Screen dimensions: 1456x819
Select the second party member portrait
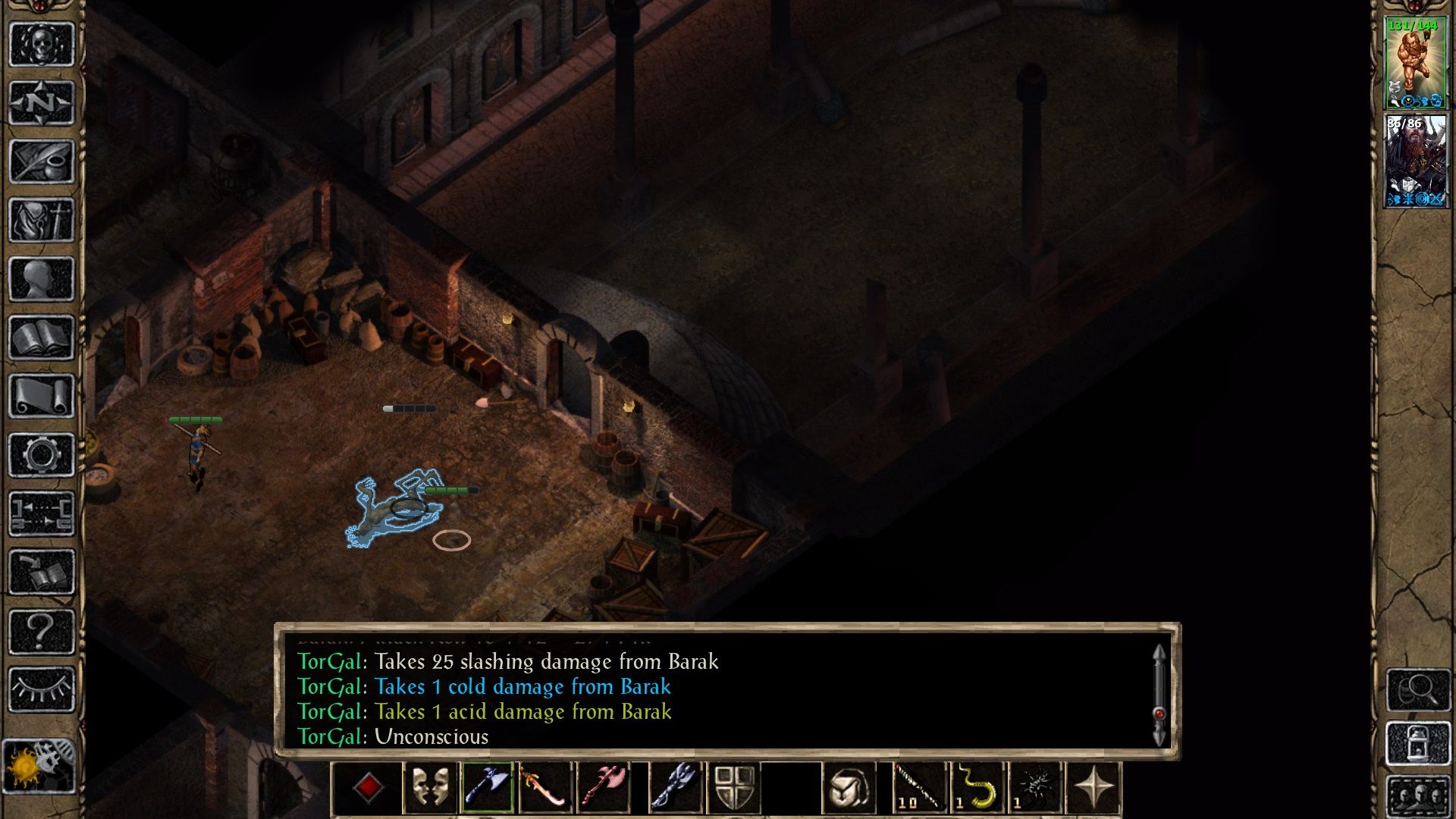pos(1415,161)
